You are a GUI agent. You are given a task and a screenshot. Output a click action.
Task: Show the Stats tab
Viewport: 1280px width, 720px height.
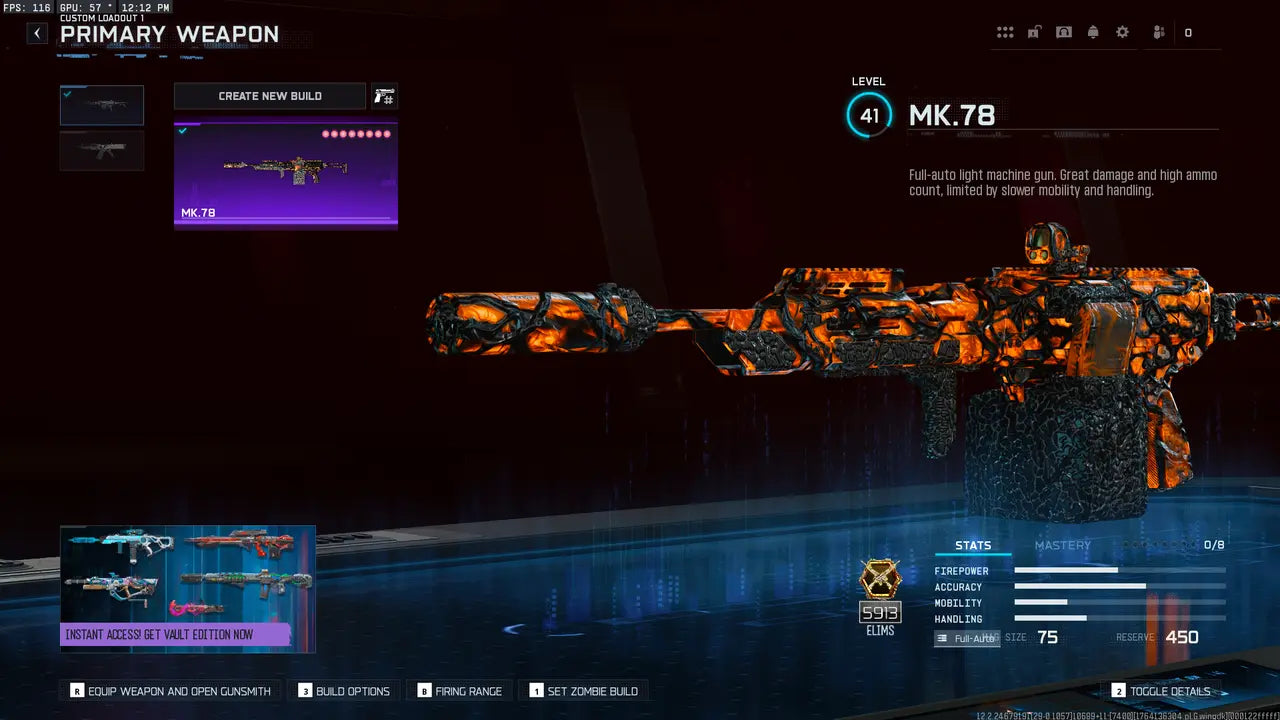[x=973, y=545]
